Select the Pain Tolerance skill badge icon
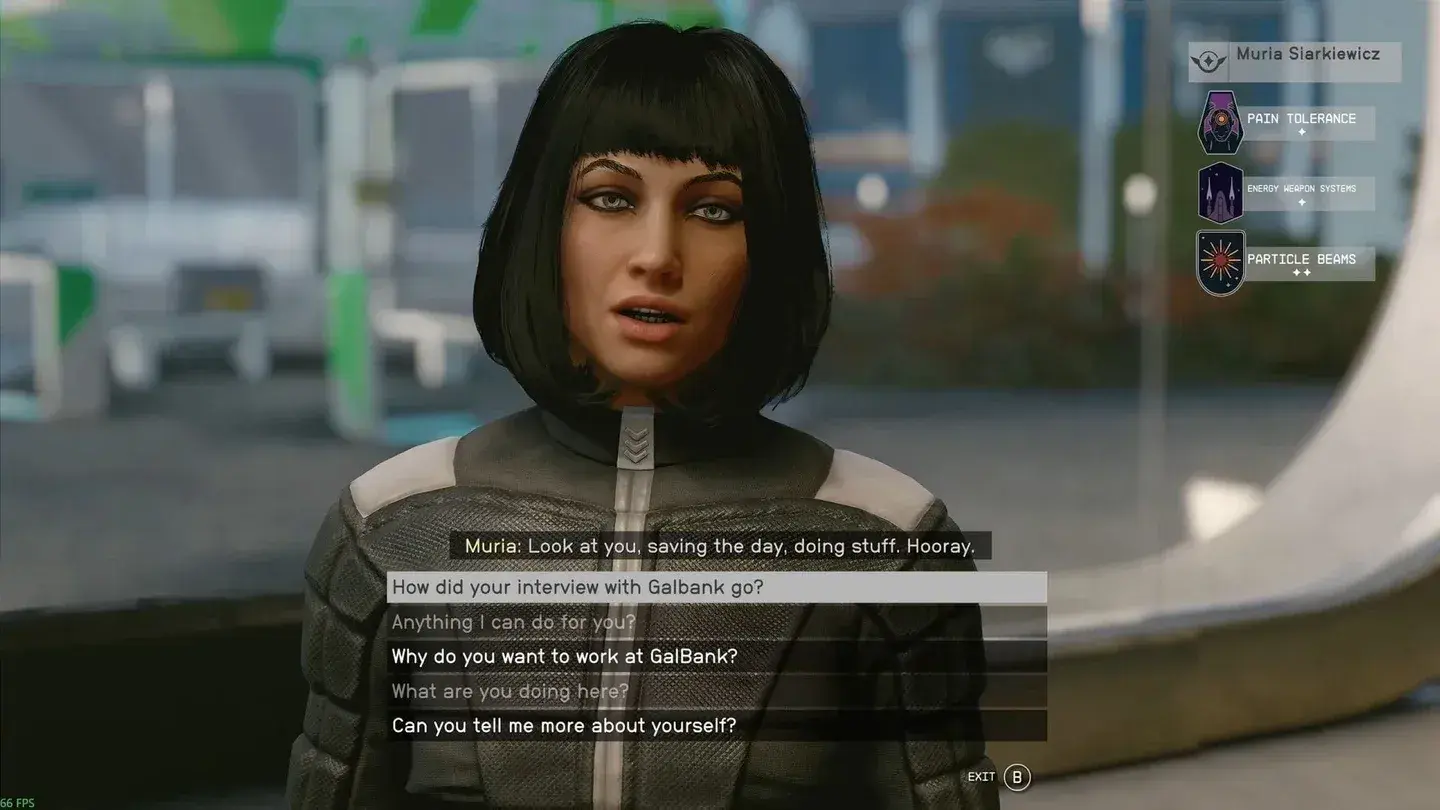This screenshot has width=1440, height=810. coord(1218,122)
